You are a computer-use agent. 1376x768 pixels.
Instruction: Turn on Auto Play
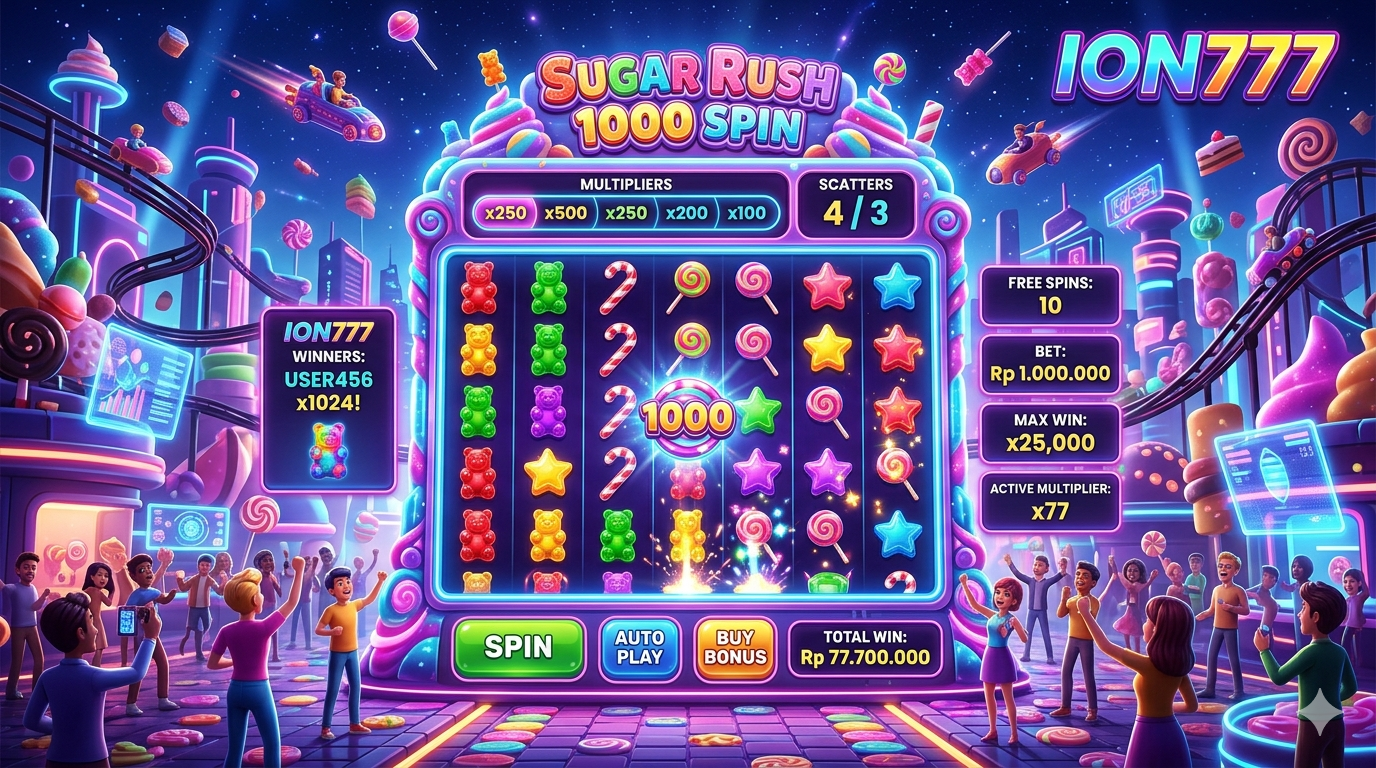point(639,647)
